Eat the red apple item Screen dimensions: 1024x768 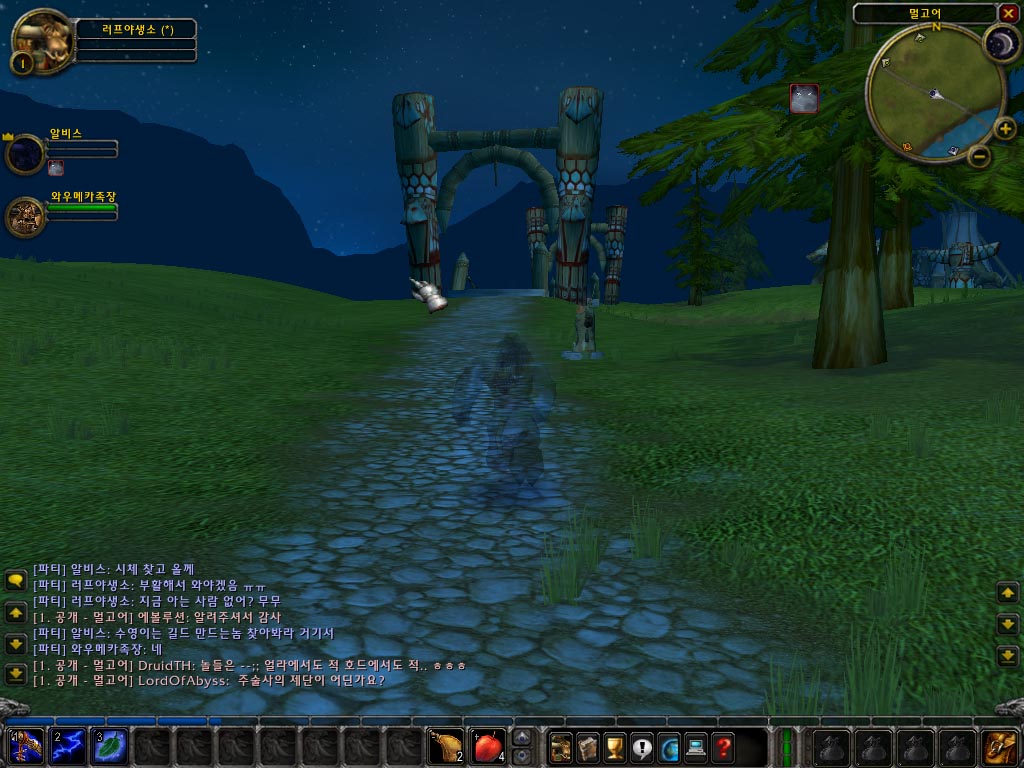(x=487, y=748)
